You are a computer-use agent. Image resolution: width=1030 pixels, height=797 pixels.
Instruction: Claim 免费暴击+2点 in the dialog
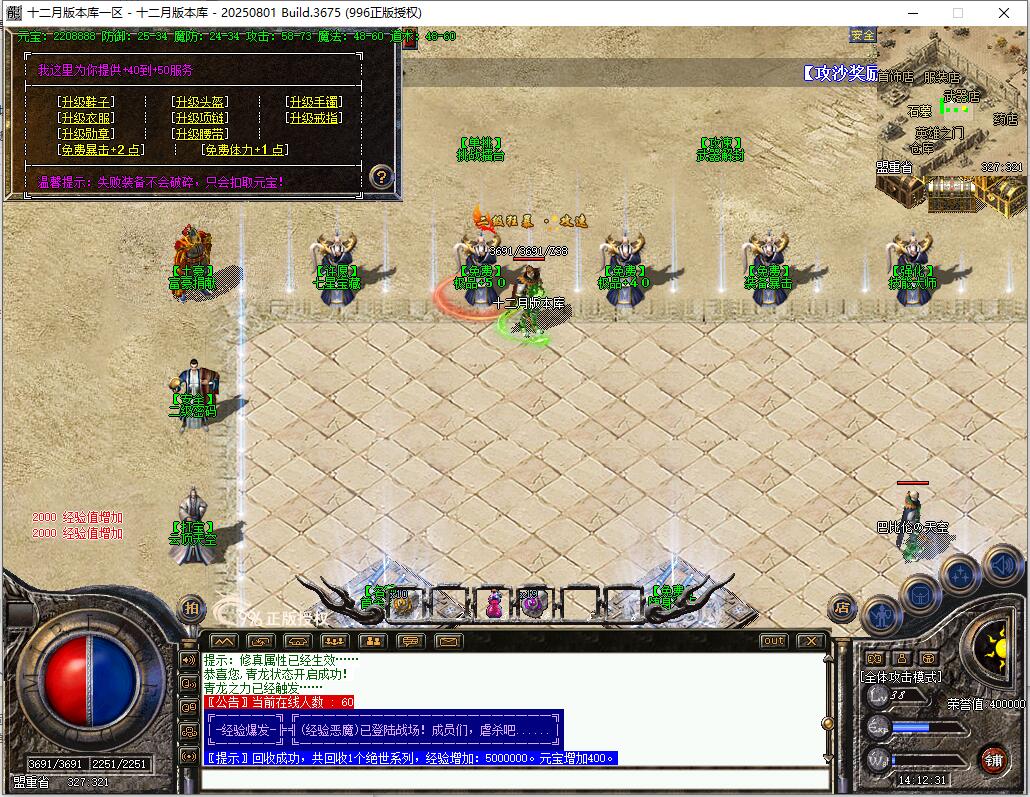(101, 150)
